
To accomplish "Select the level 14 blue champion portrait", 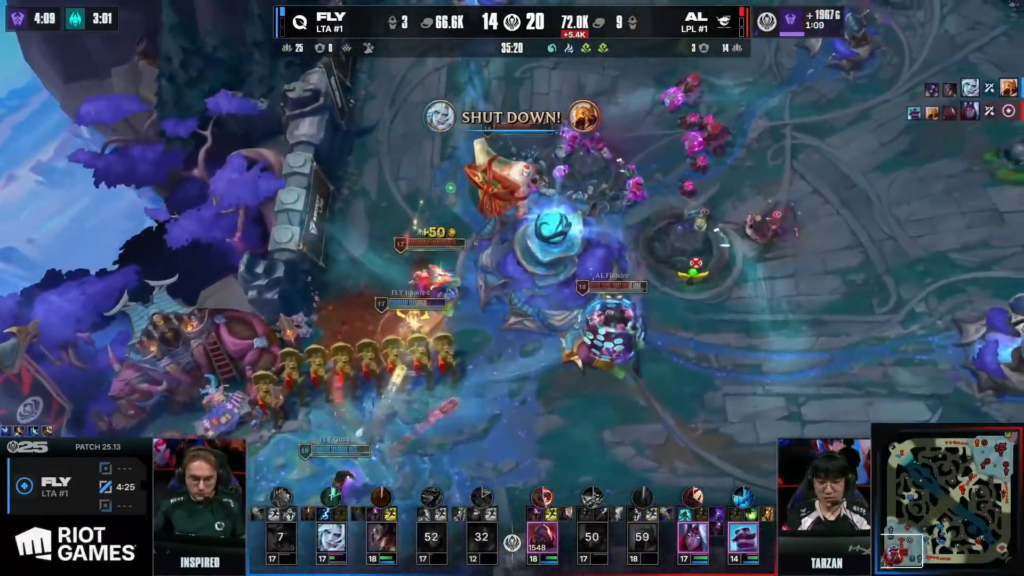I will [742, 538].
